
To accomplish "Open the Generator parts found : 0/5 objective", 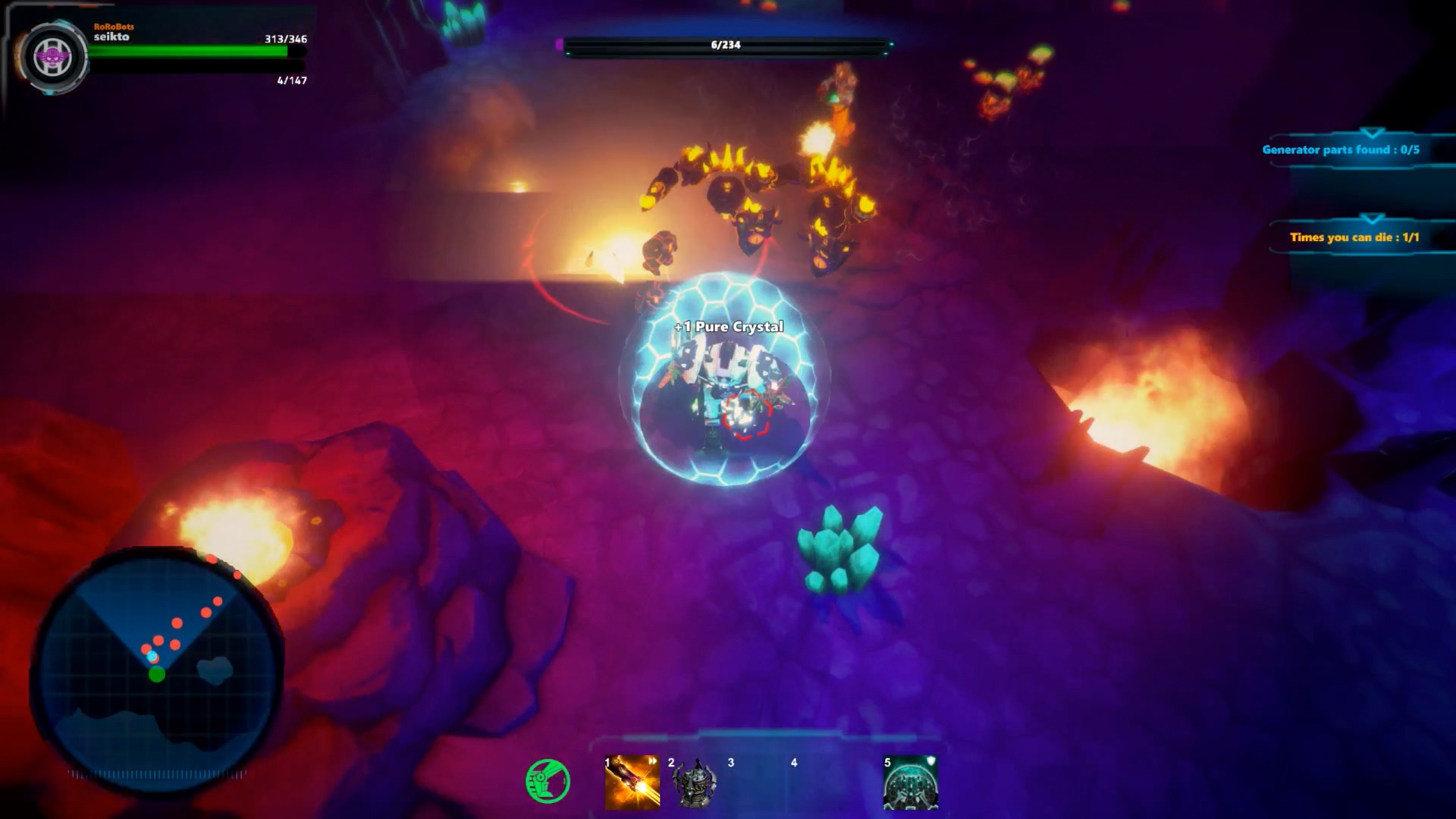I will pos(1357,150).
